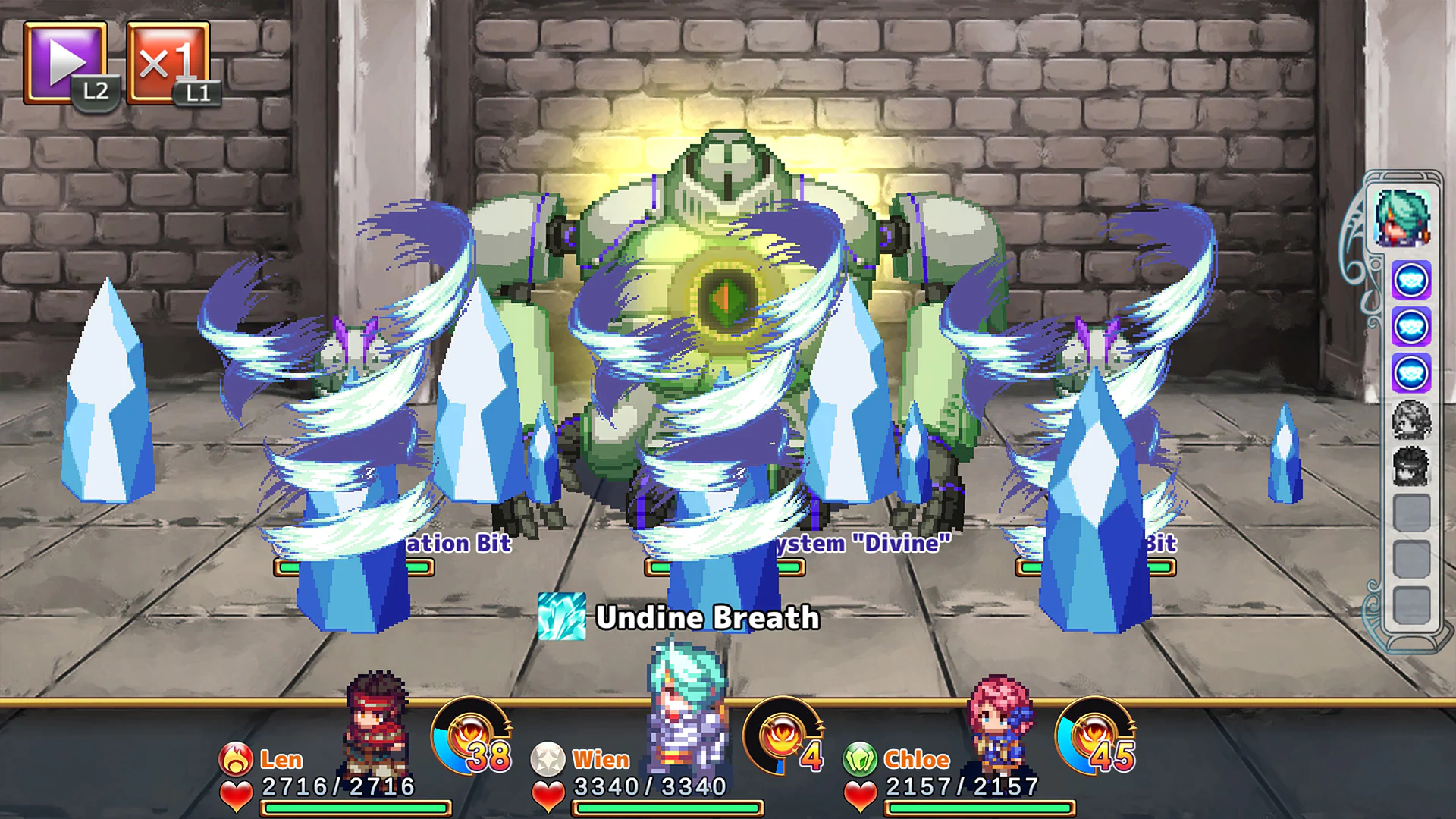Screen dimensions: 1456x819
Task: Toggle auto-battle with the play button
Action: [64, 61]
